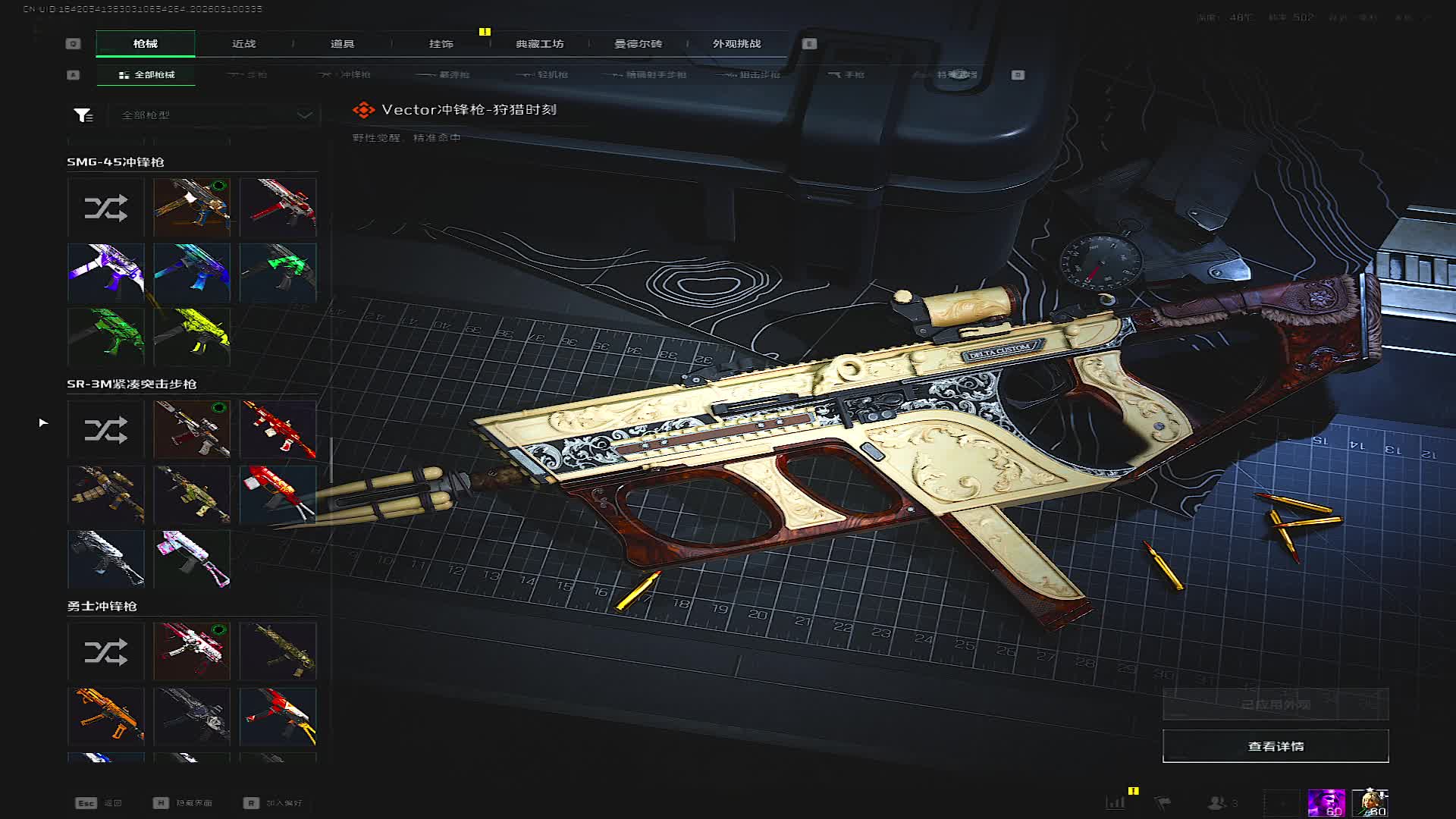1456x819 pixels.
Task: Select the 挂饰 charms tab
Action: (x=441, y=44)
